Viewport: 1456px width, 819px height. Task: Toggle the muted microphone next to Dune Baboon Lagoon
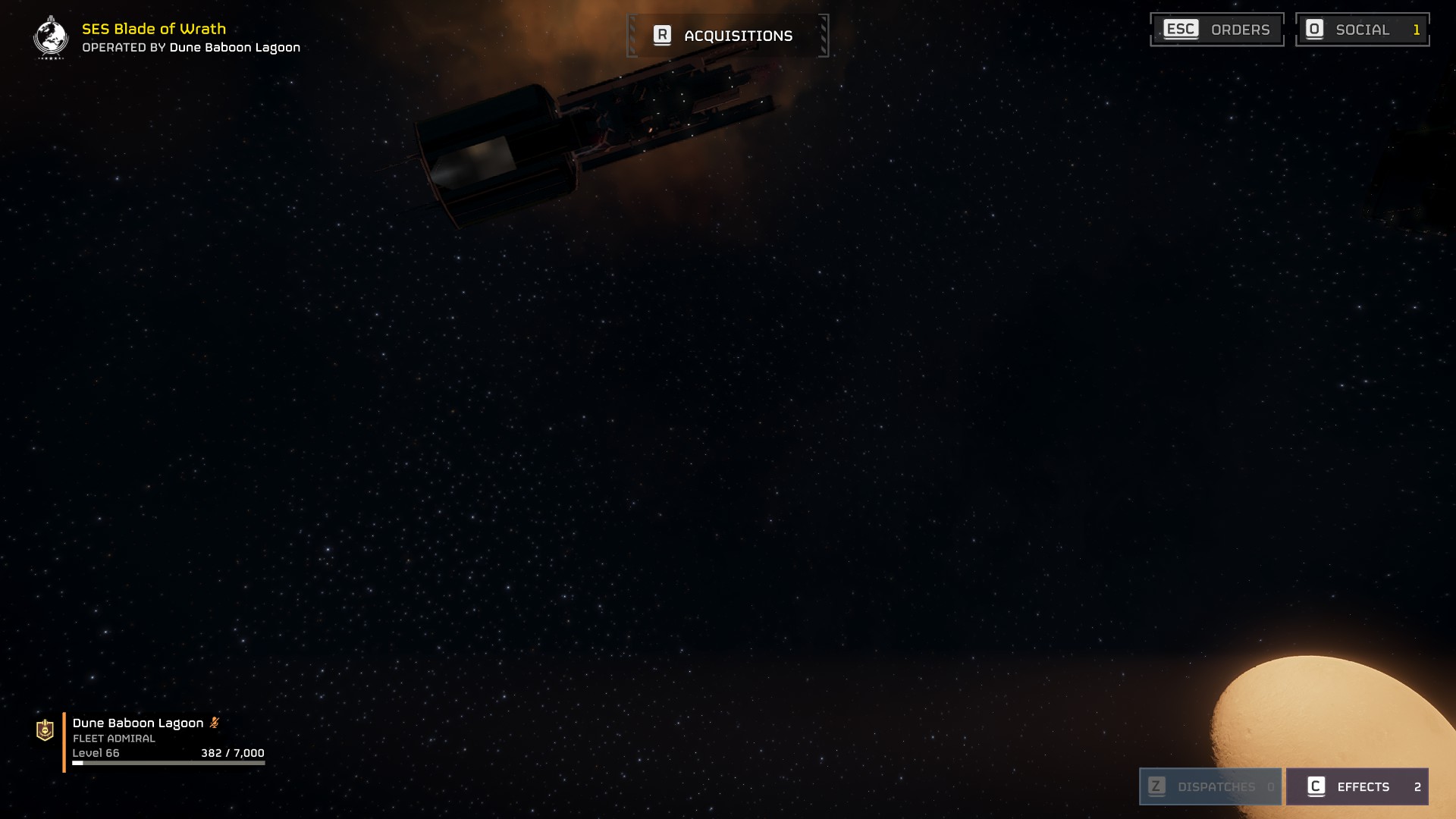215,723
